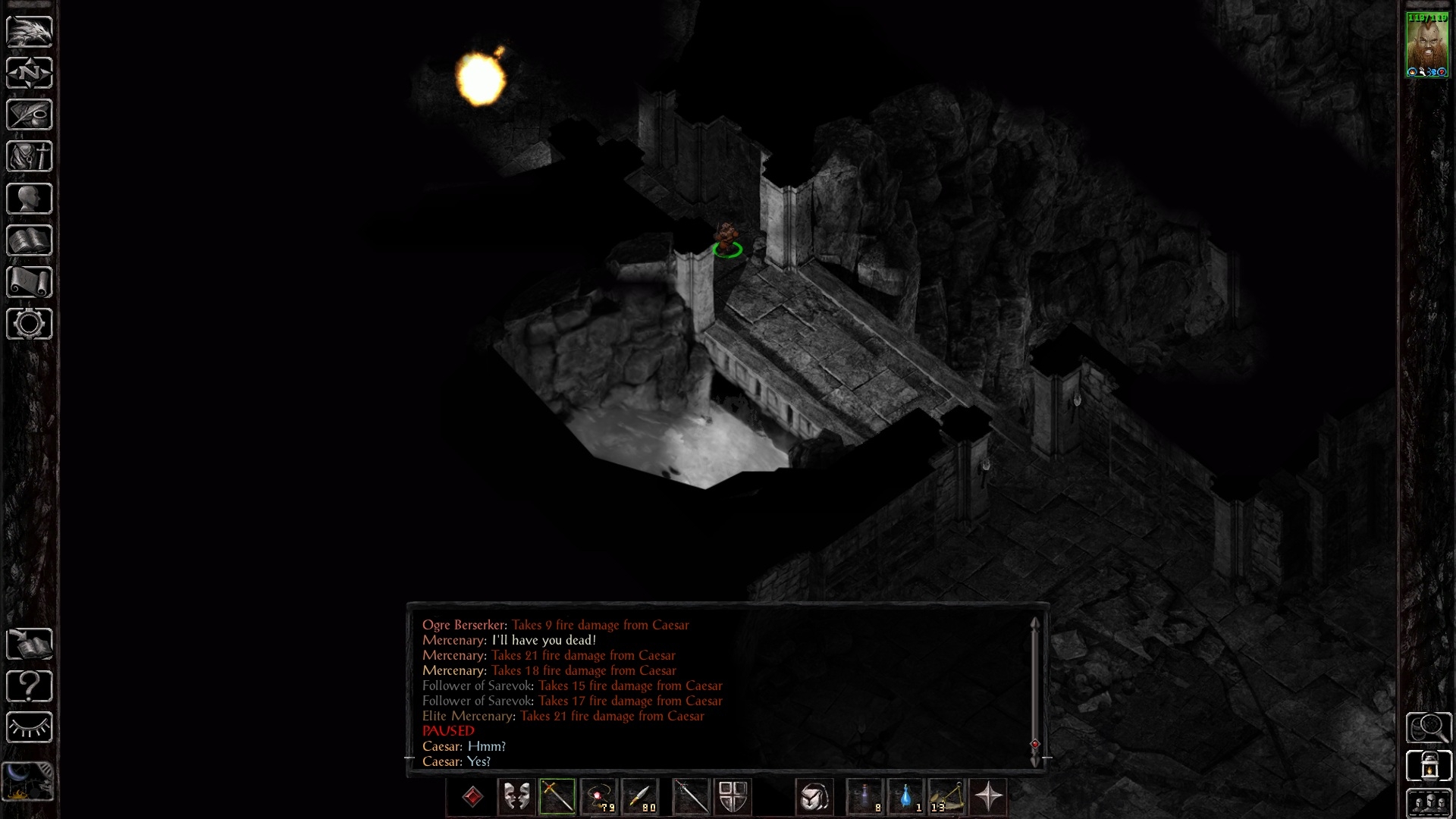Click the day-night clock to unpause

pyautogui.click(x=30, y=781)
